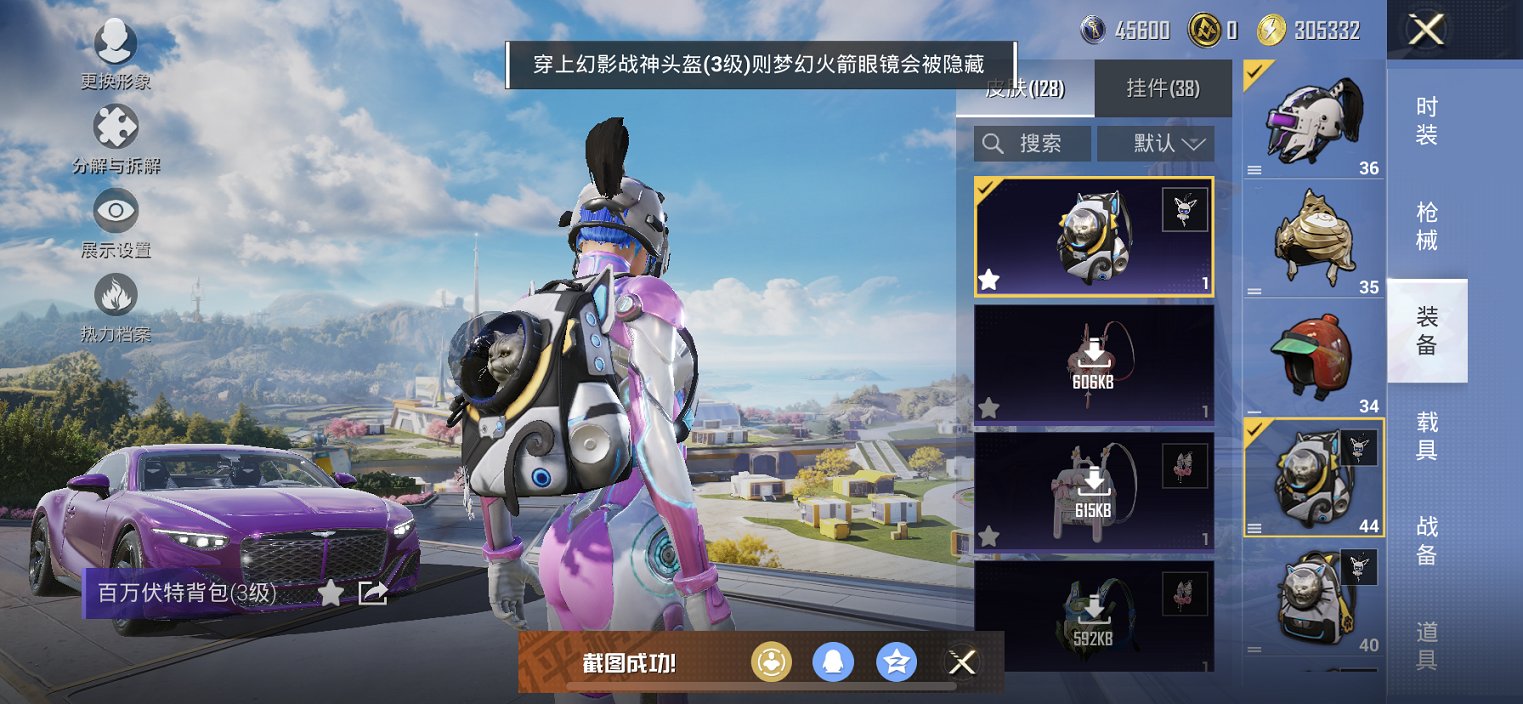The width and height of the screenshot is (1523, 704).
Task: Open the 载具 vehicles category
Action: [1427, 435]
